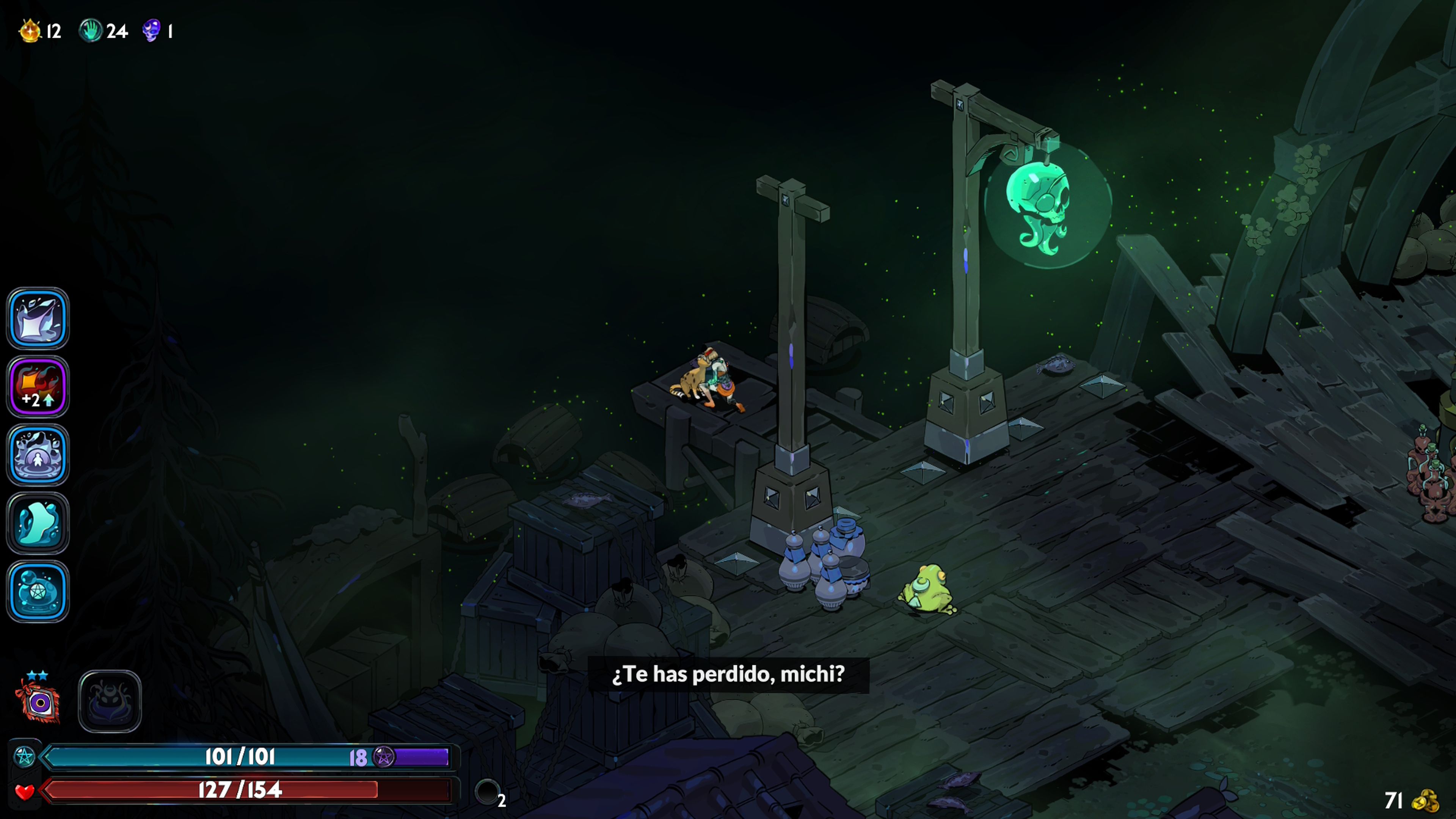
Task: Open the pentagram orb boon icon
Action: pos(38,591)
